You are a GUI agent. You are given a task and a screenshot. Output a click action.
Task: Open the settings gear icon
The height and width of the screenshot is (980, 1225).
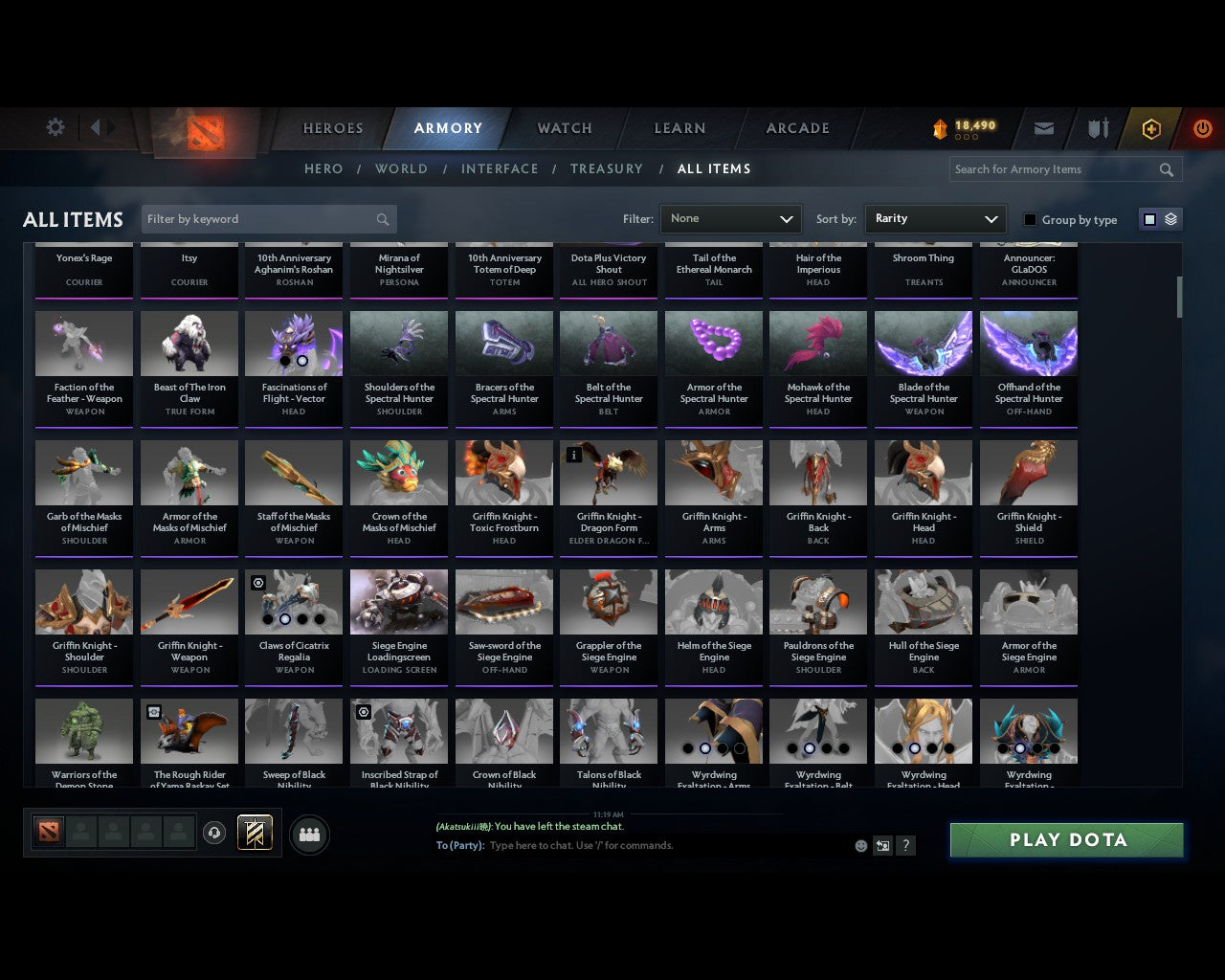coord(55,126)
